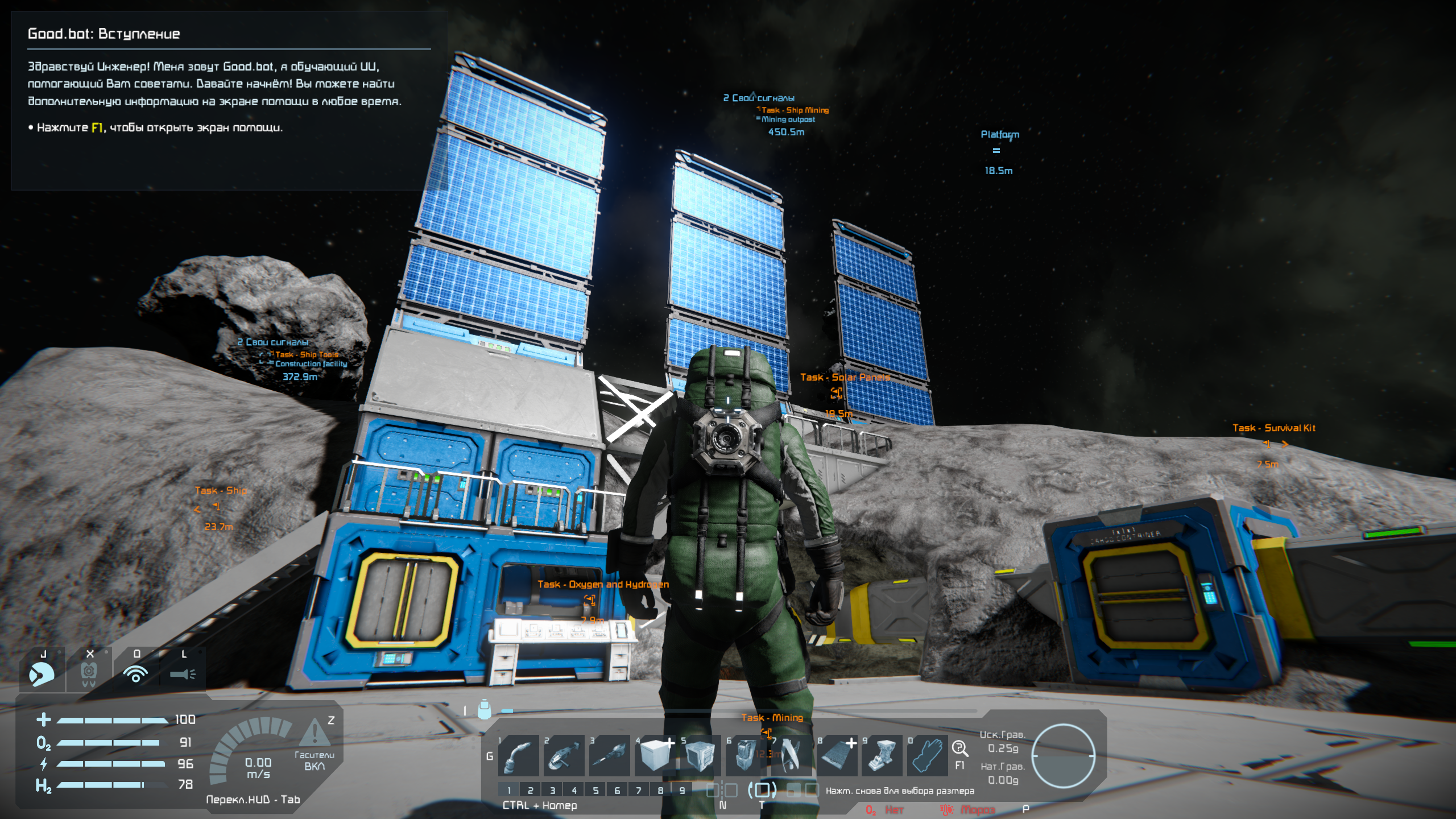Toggle the flashlight icon
1456x819 pixels.
pos(183,673)
